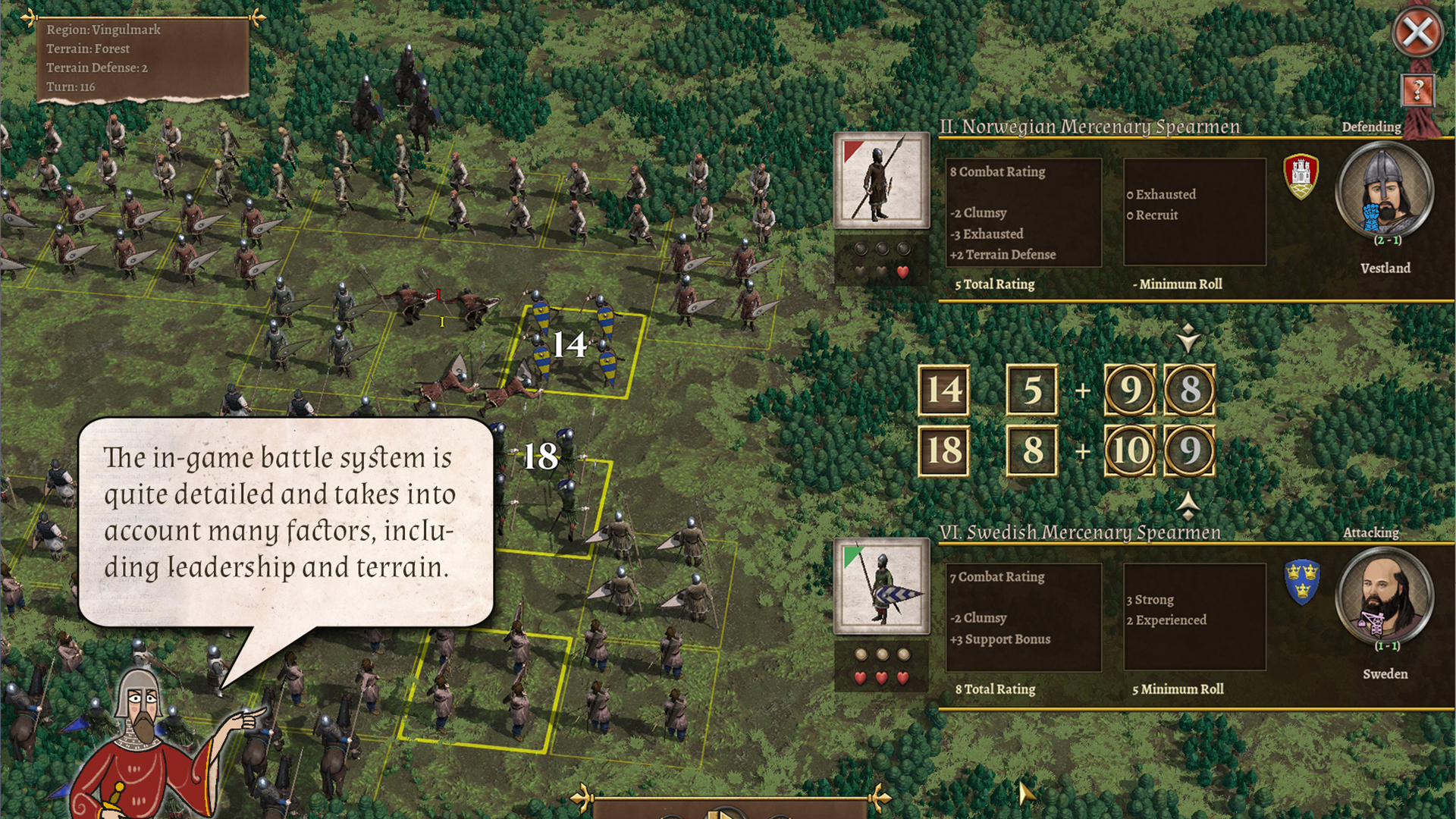Screen dimensions: 1456x819
Task: Open the red question mark help button
Action: (1417, 91)
